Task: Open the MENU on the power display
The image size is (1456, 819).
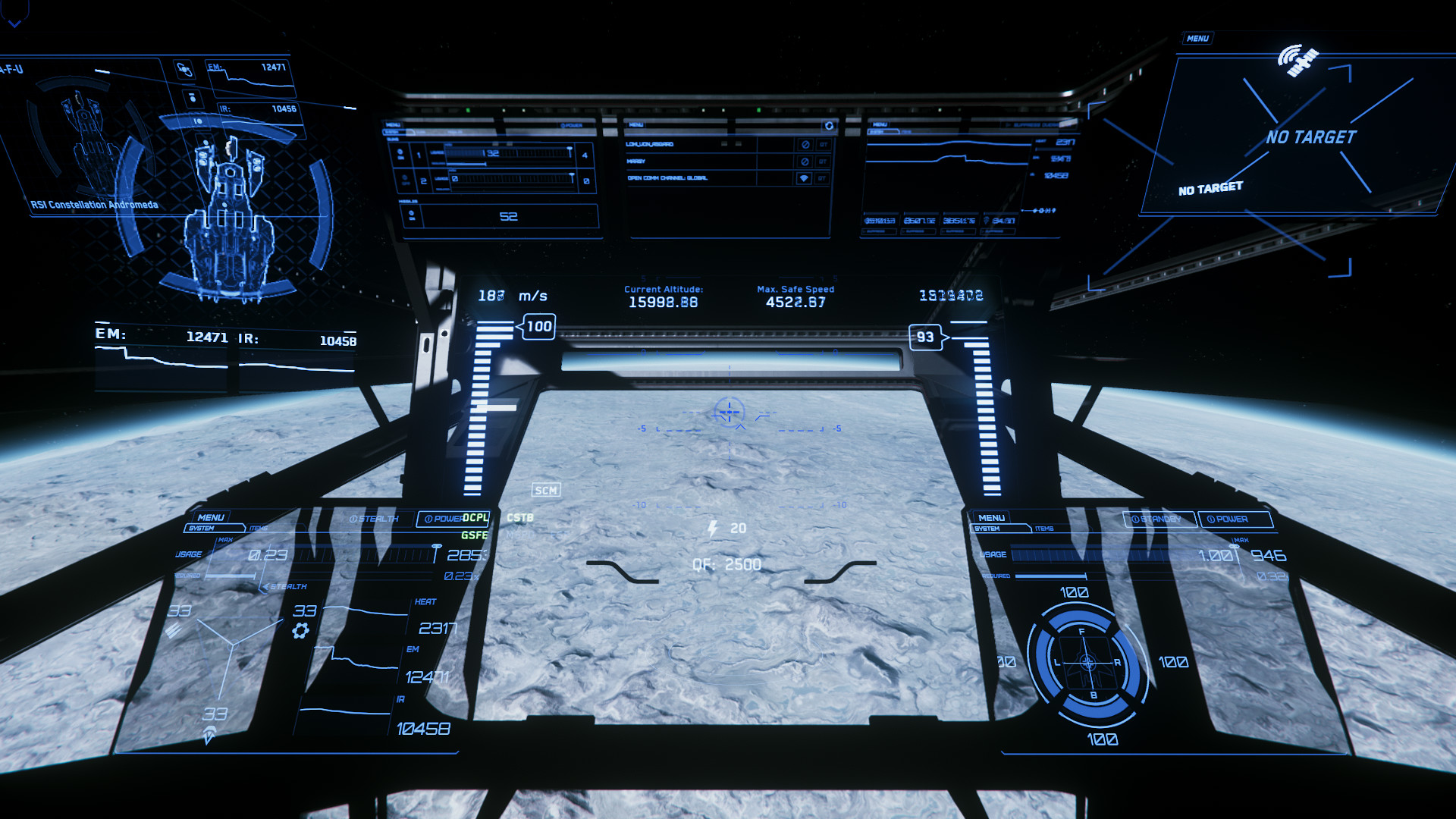Action: [210, 517]
